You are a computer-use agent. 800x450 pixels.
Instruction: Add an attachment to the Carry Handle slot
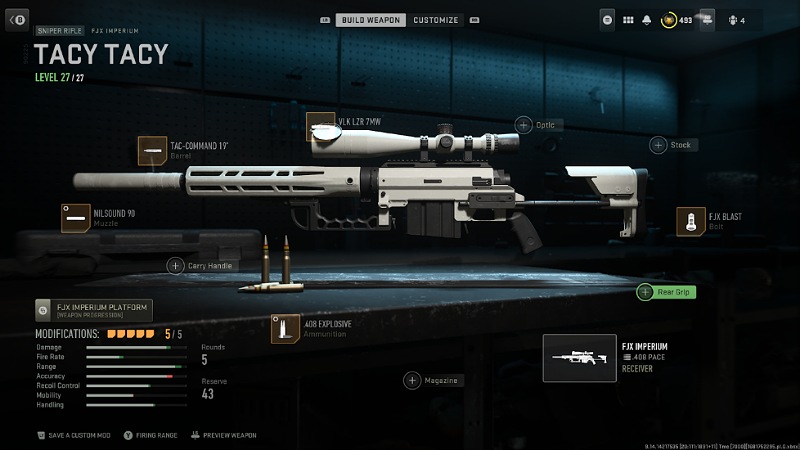click(x=175, y=265)
